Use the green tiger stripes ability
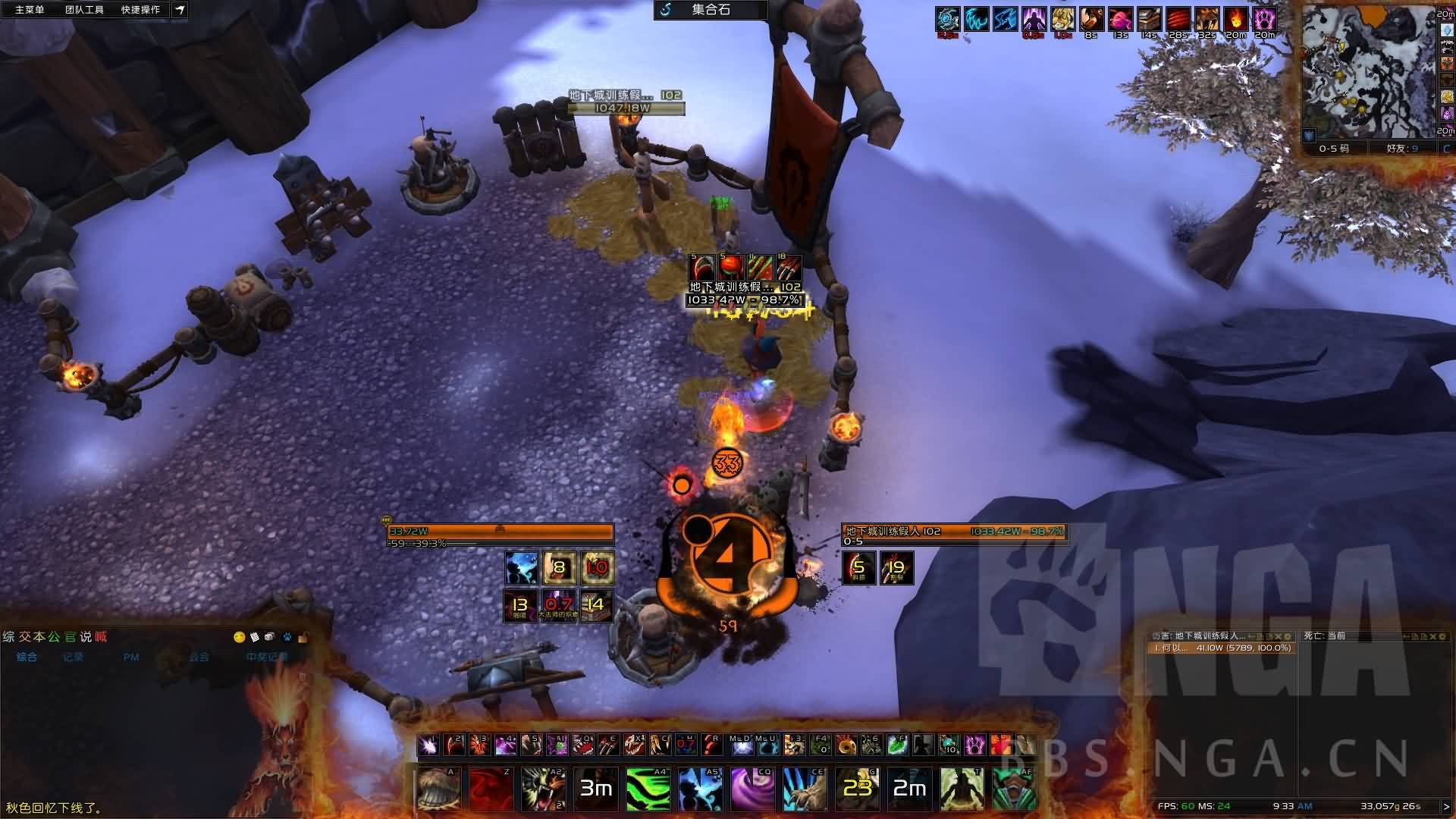The width and height of the screenshot is (1456, 819). click(648, 788)
